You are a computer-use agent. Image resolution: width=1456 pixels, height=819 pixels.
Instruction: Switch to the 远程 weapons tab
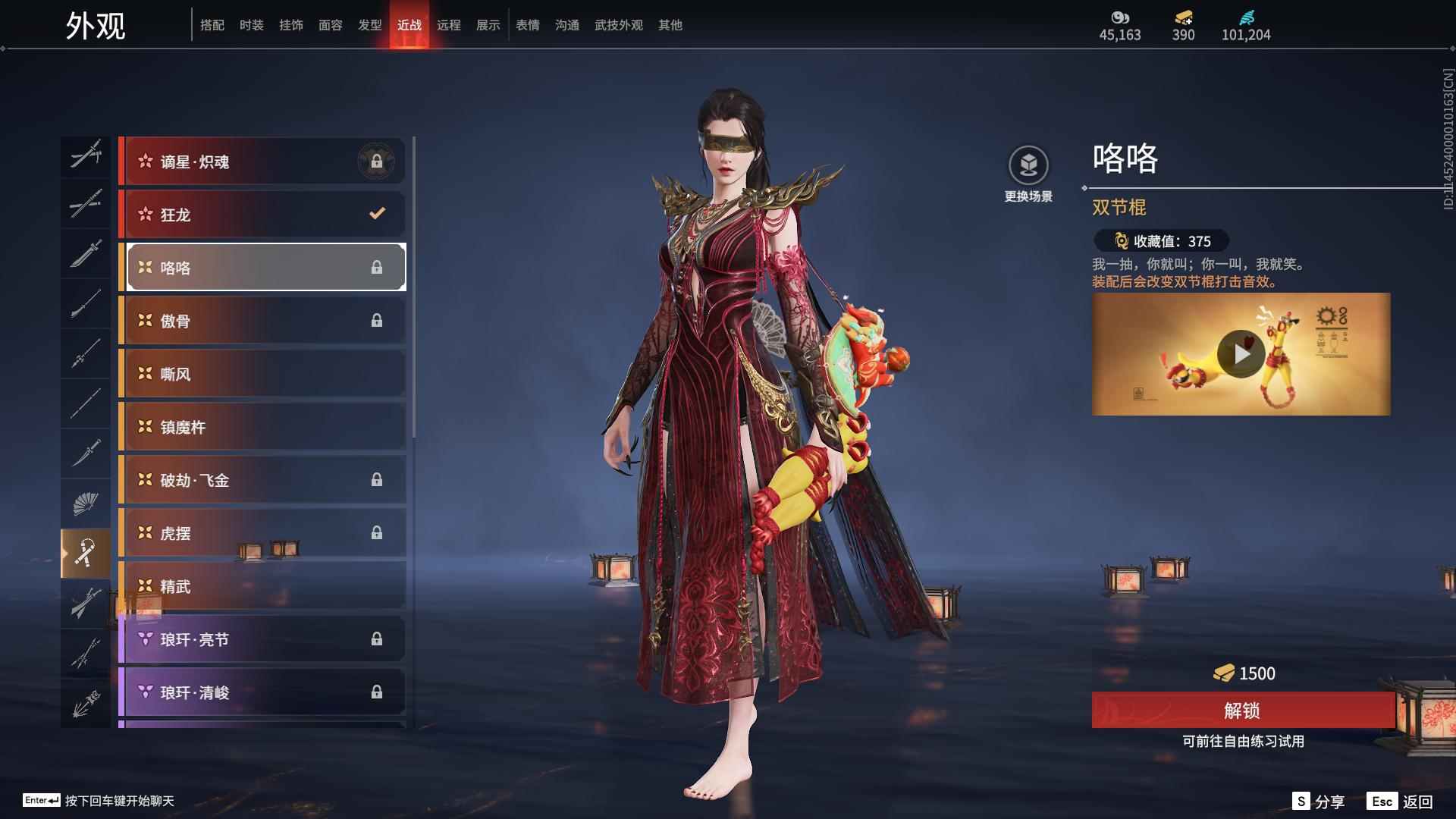[x=450, y=24]
